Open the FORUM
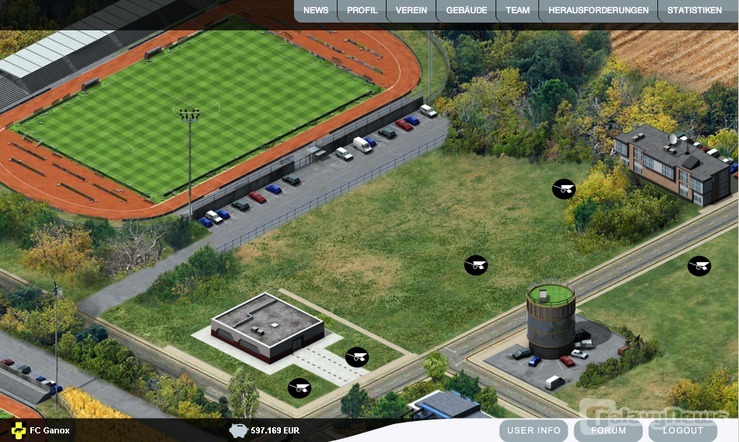 point(609,431)
